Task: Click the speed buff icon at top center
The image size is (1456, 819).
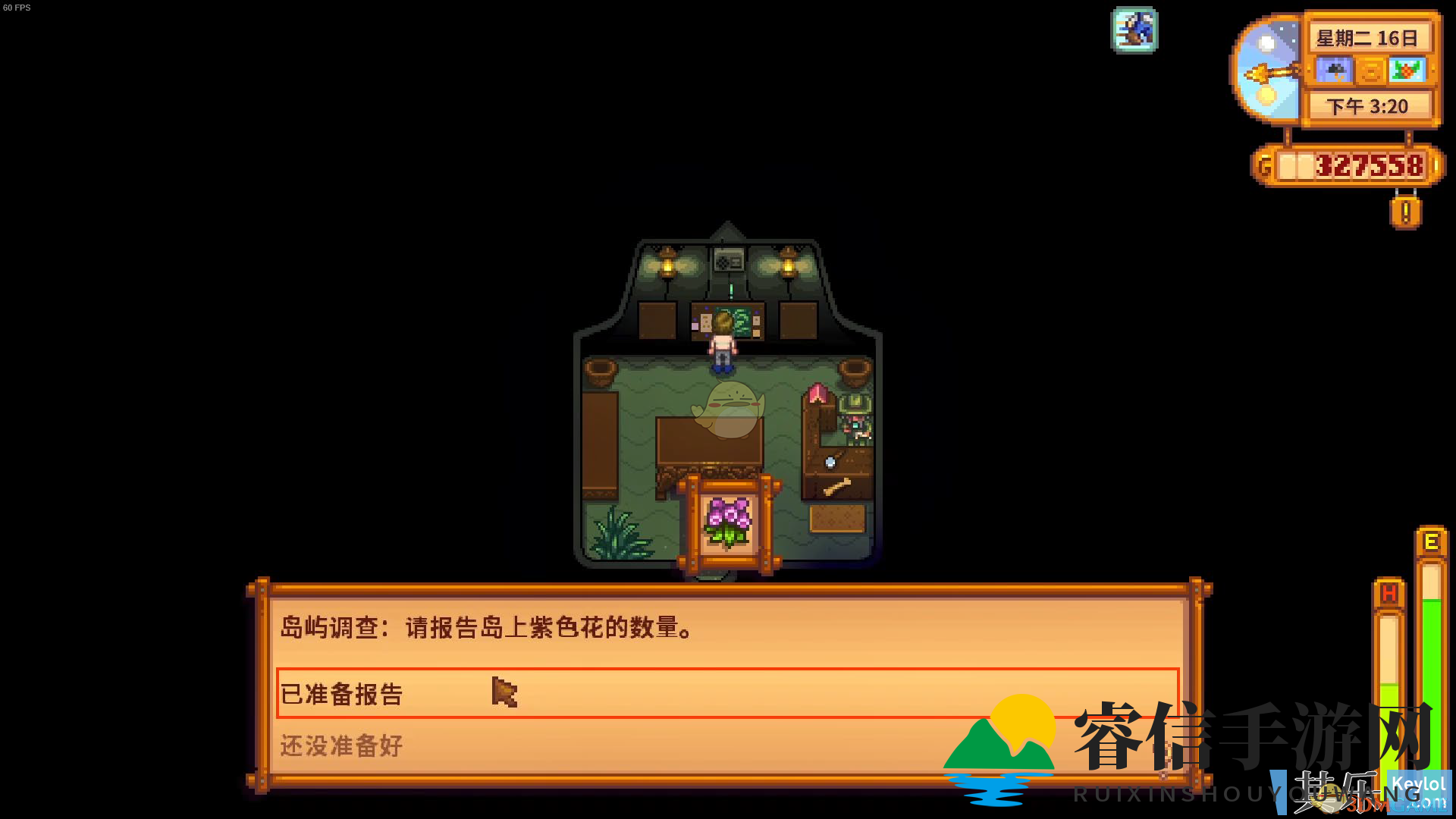Action: pyautogui.click(x=1134, y=30)
